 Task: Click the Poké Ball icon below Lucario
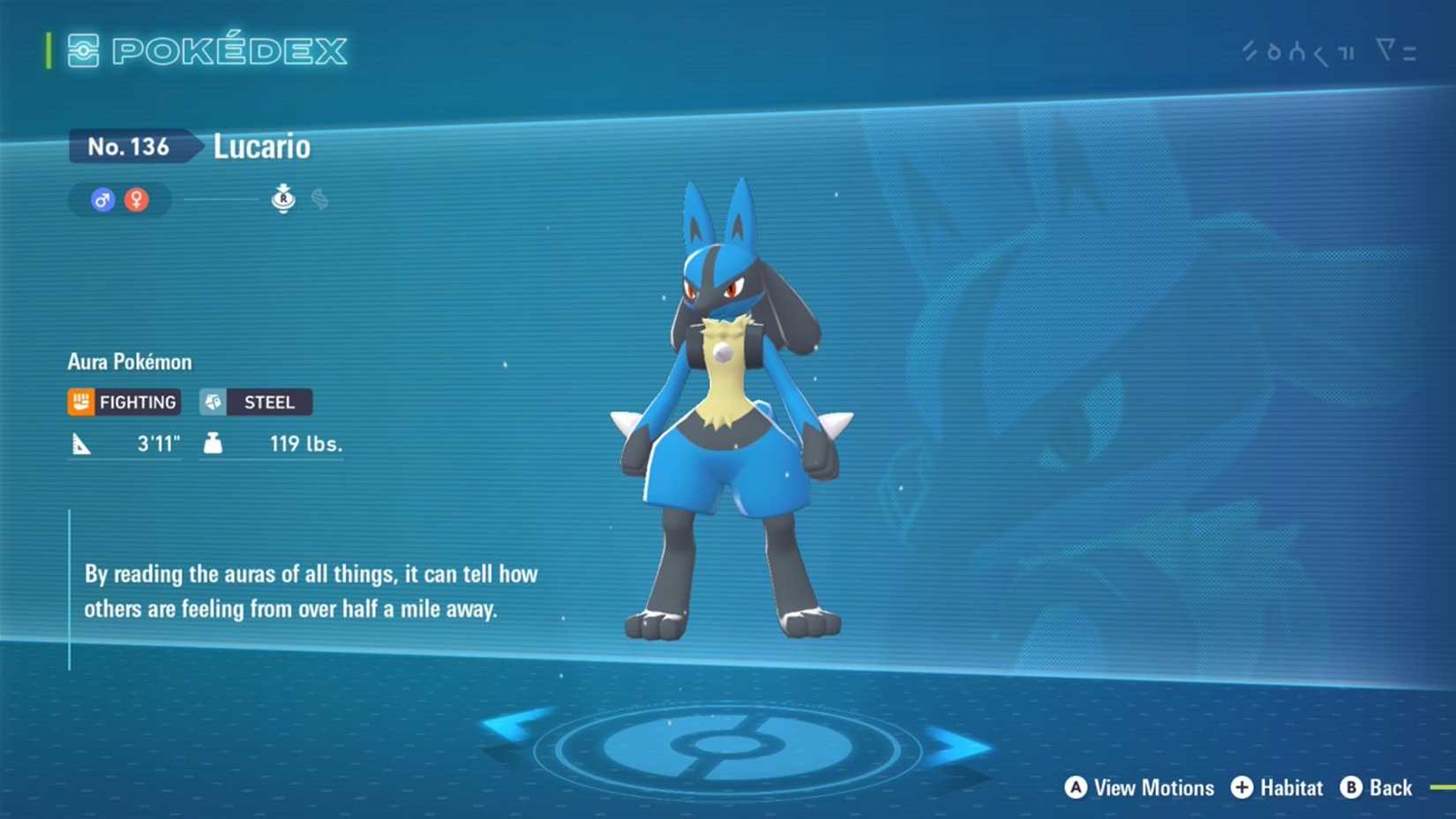tap(729, 746)
